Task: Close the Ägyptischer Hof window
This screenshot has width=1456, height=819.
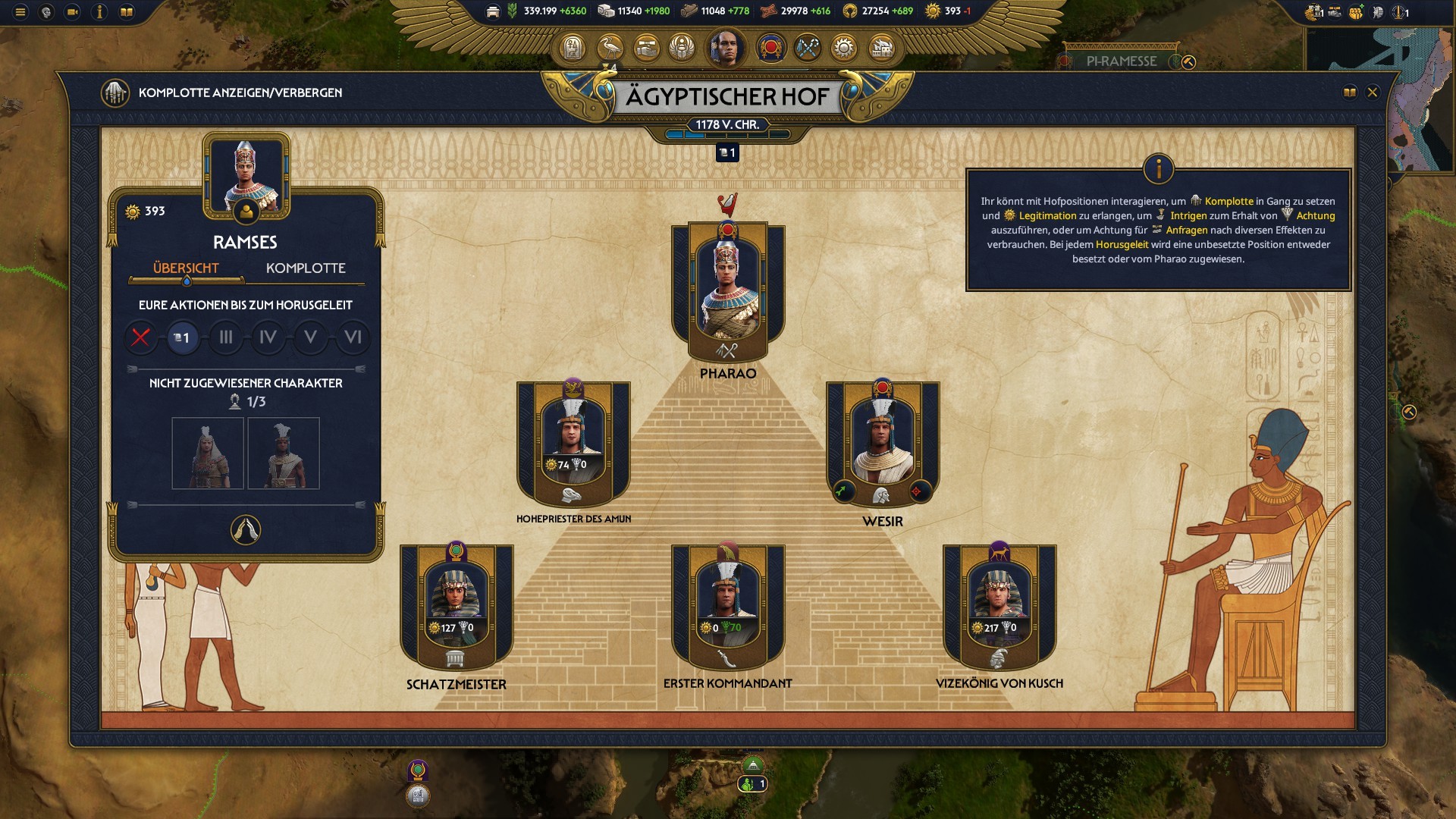Action: tap(1372, 93)
